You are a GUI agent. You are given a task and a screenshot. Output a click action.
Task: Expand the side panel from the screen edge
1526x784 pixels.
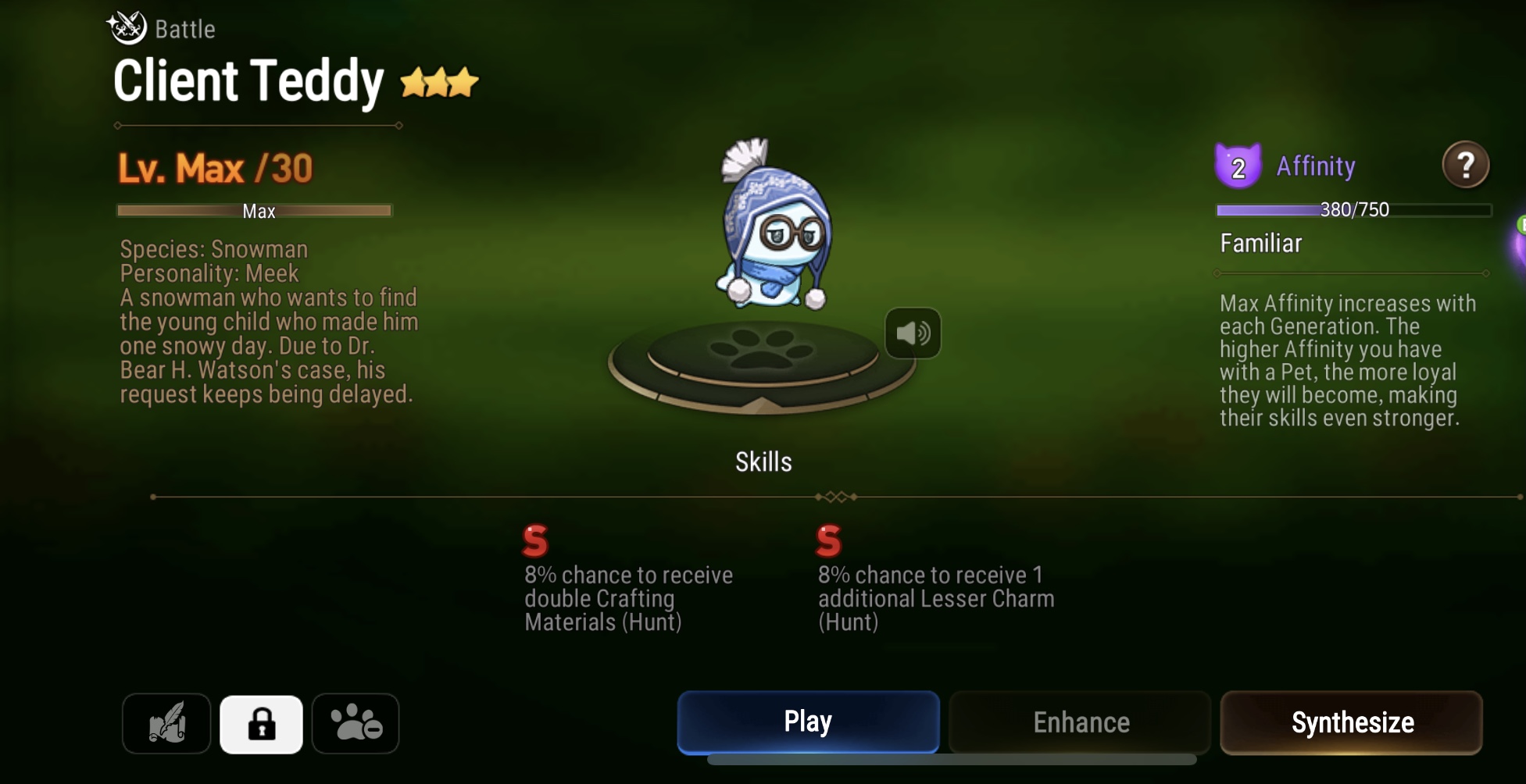point(1520,250)
